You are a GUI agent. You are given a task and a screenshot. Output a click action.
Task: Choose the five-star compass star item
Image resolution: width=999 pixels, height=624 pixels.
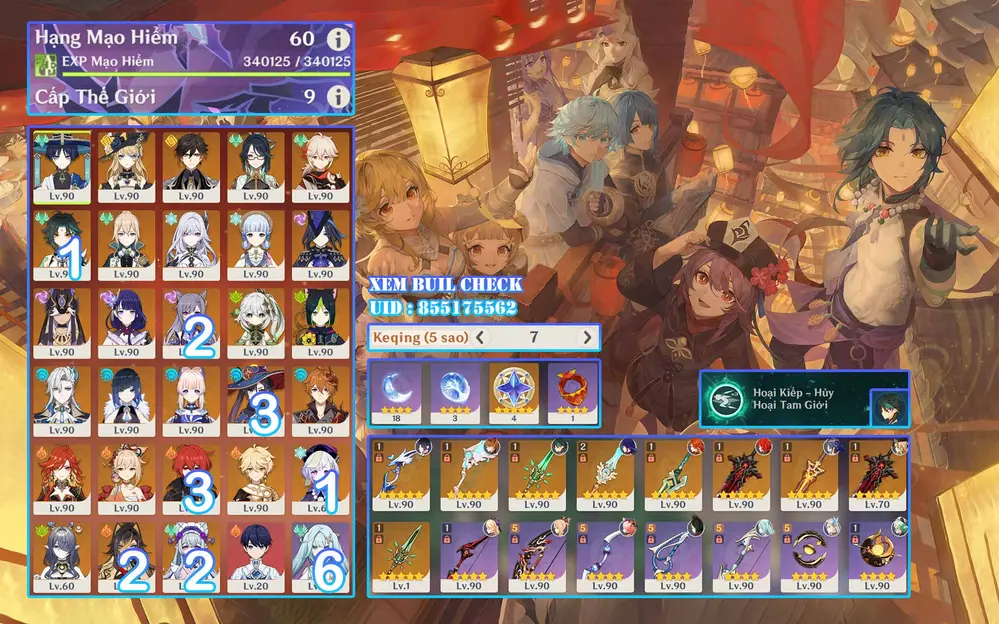(x=512, y=389)
